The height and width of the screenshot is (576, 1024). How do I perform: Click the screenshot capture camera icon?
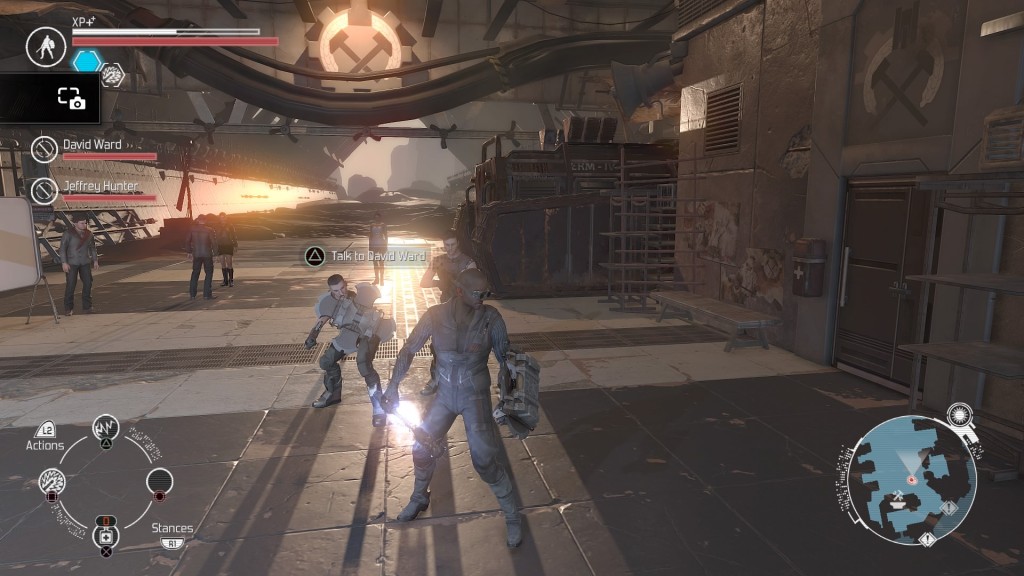(x=70, y=98)
